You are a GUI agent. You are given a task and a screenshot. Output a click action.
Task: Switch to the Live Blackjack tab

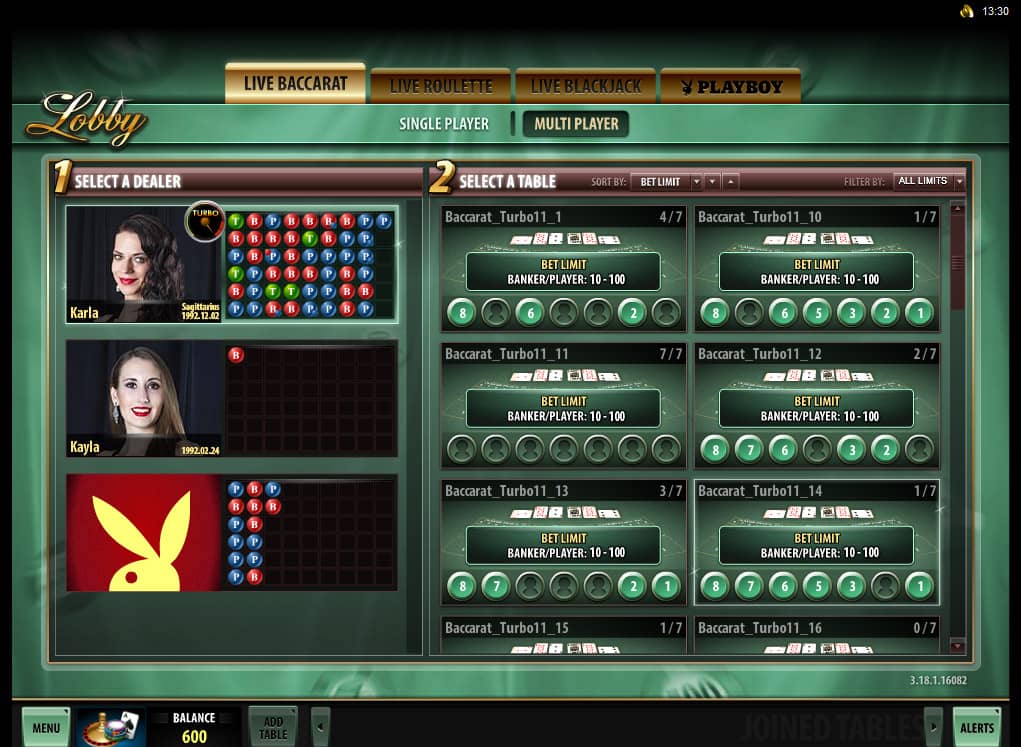tap(585, 87)
